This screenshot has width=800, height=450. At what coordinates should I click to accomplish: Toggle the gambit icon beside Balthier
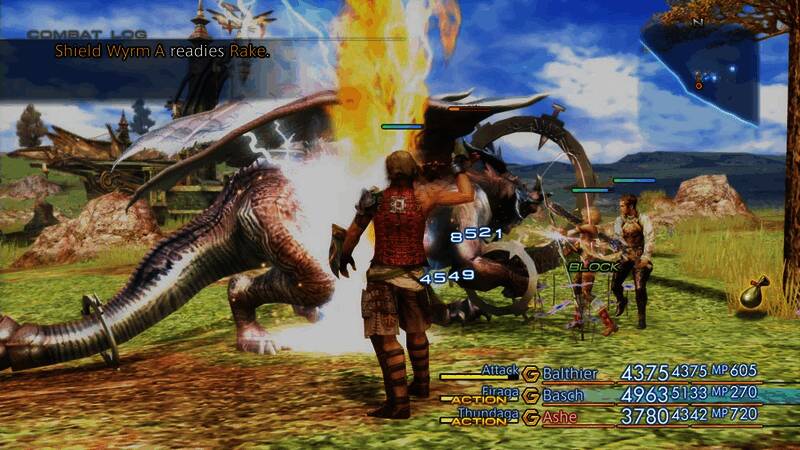(531, 374)
